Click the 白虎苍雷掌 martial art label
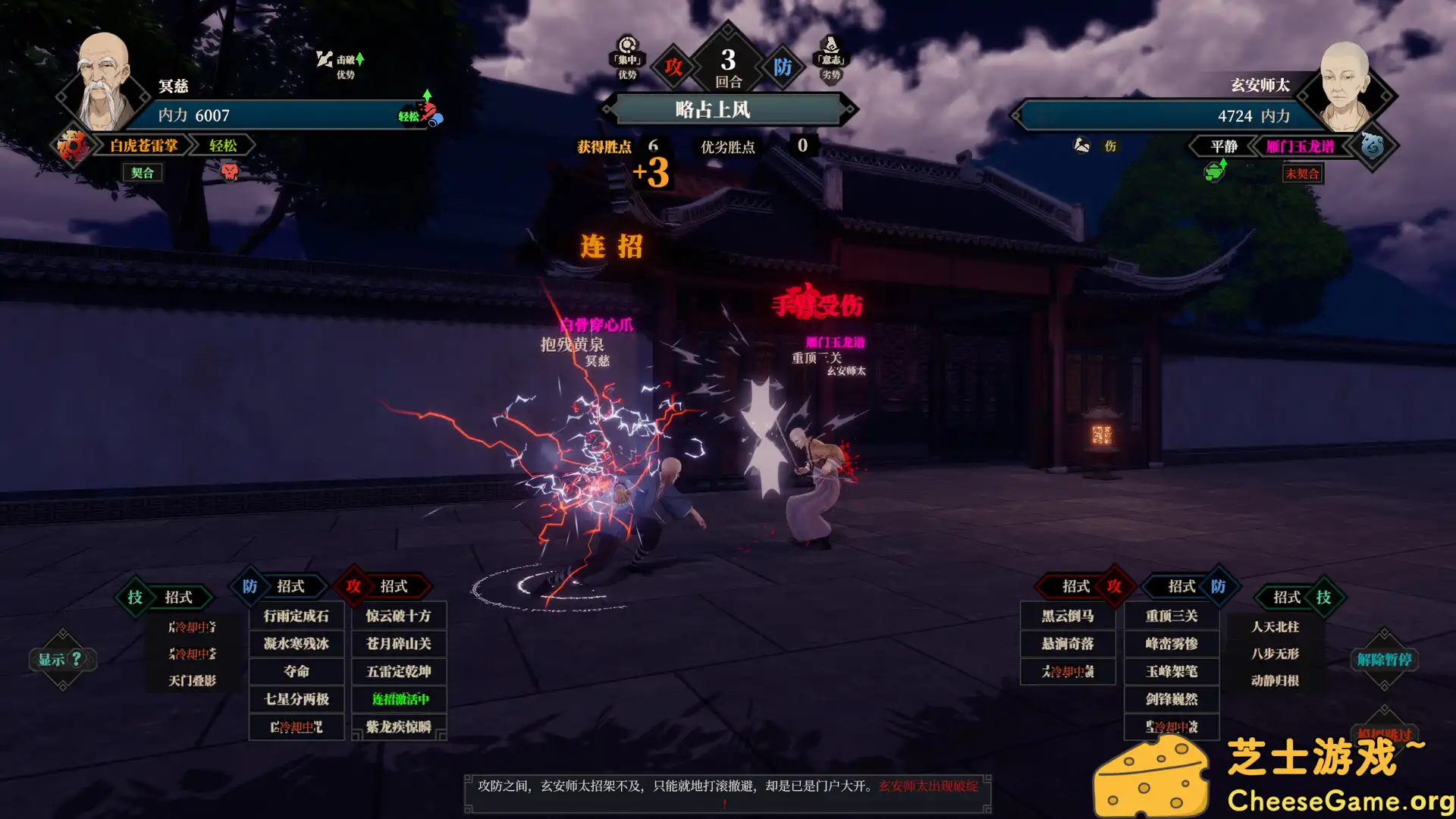The height and width of the screenshot is (819, 1456). 143,146
